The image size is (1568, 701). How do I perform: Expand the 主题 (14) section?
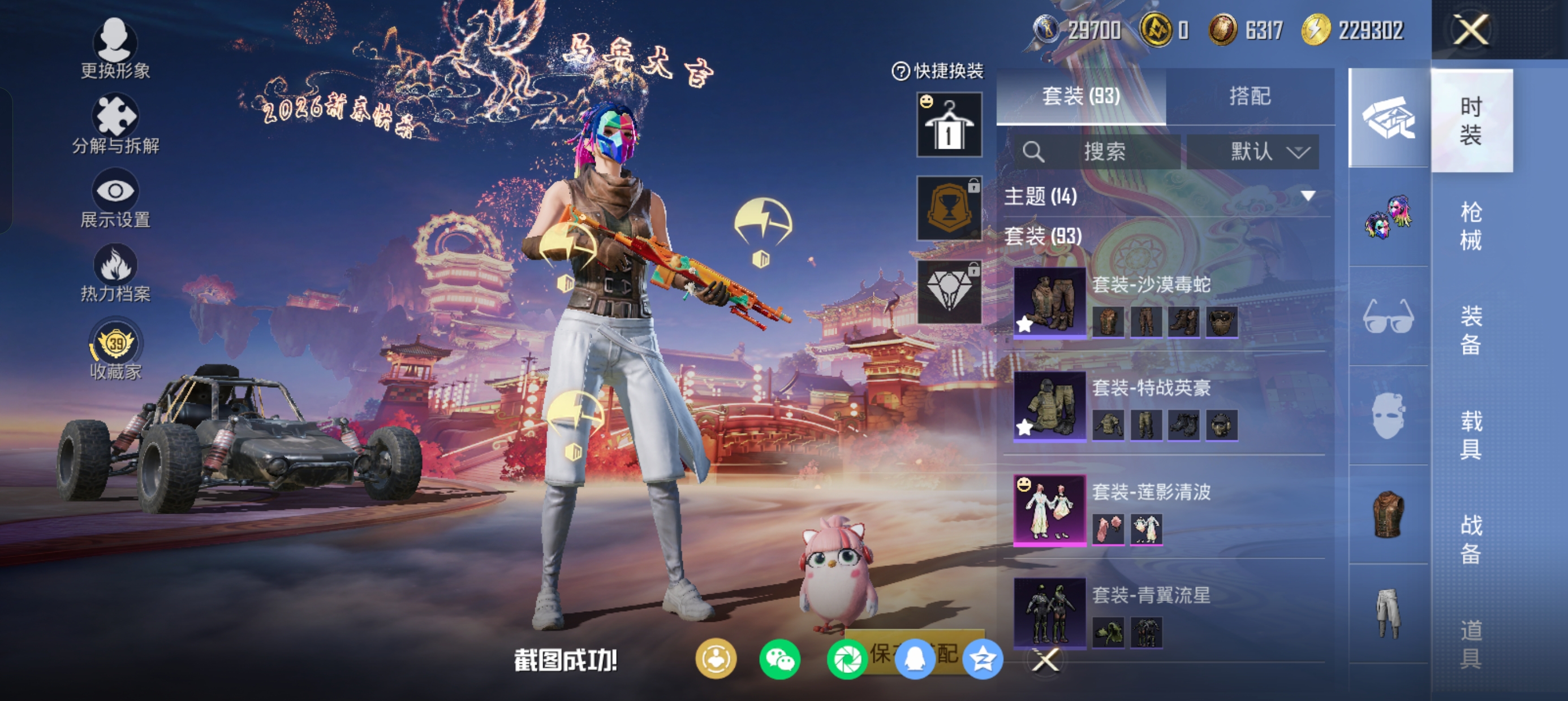[1307, 196]
